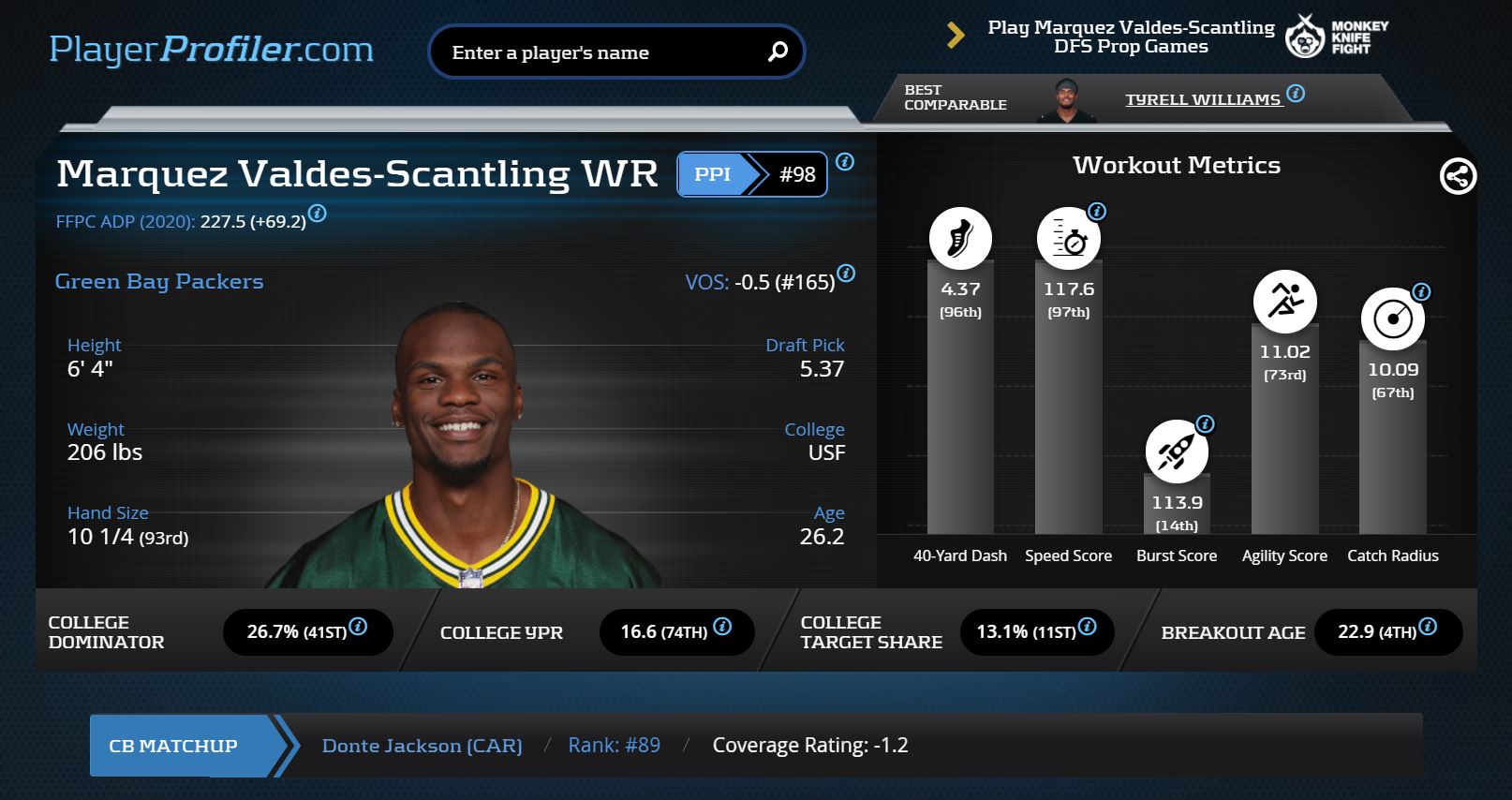The image size is (1512, 800).
Task: Show info for Speed Score metric
Action: click(1097, 212)
